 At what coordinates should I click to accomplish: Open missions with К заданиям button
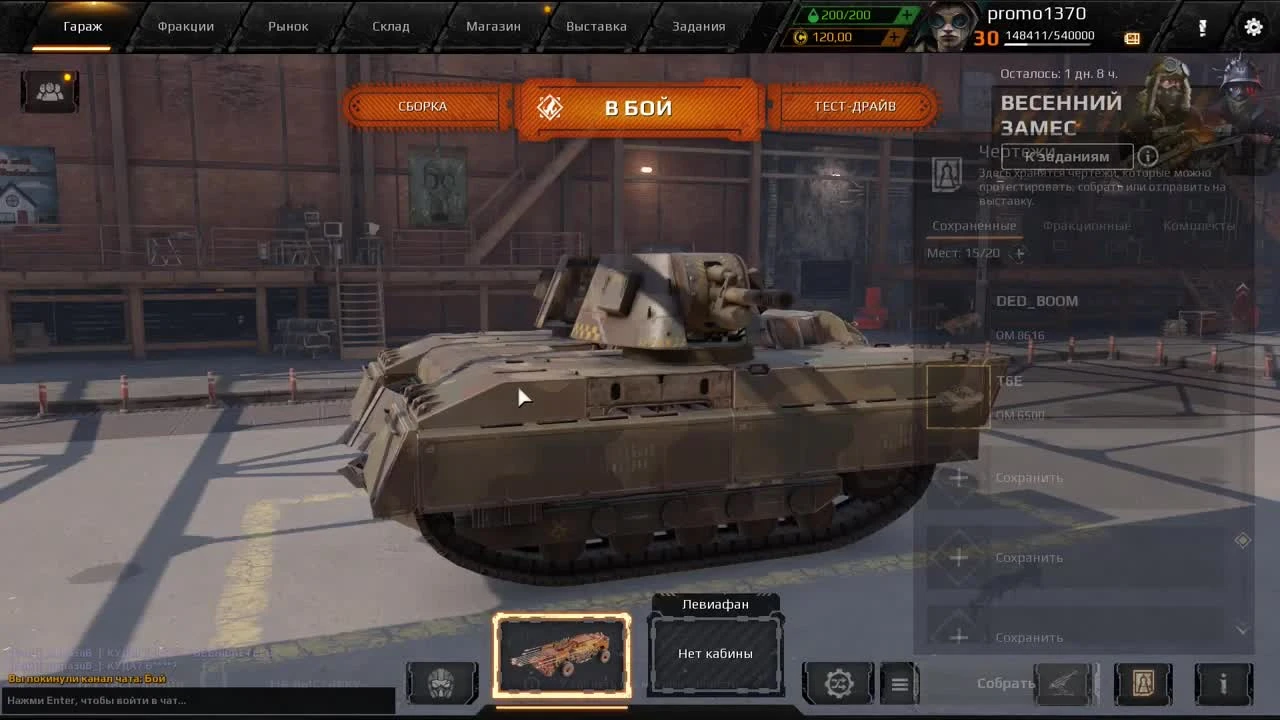[1067, 156]
